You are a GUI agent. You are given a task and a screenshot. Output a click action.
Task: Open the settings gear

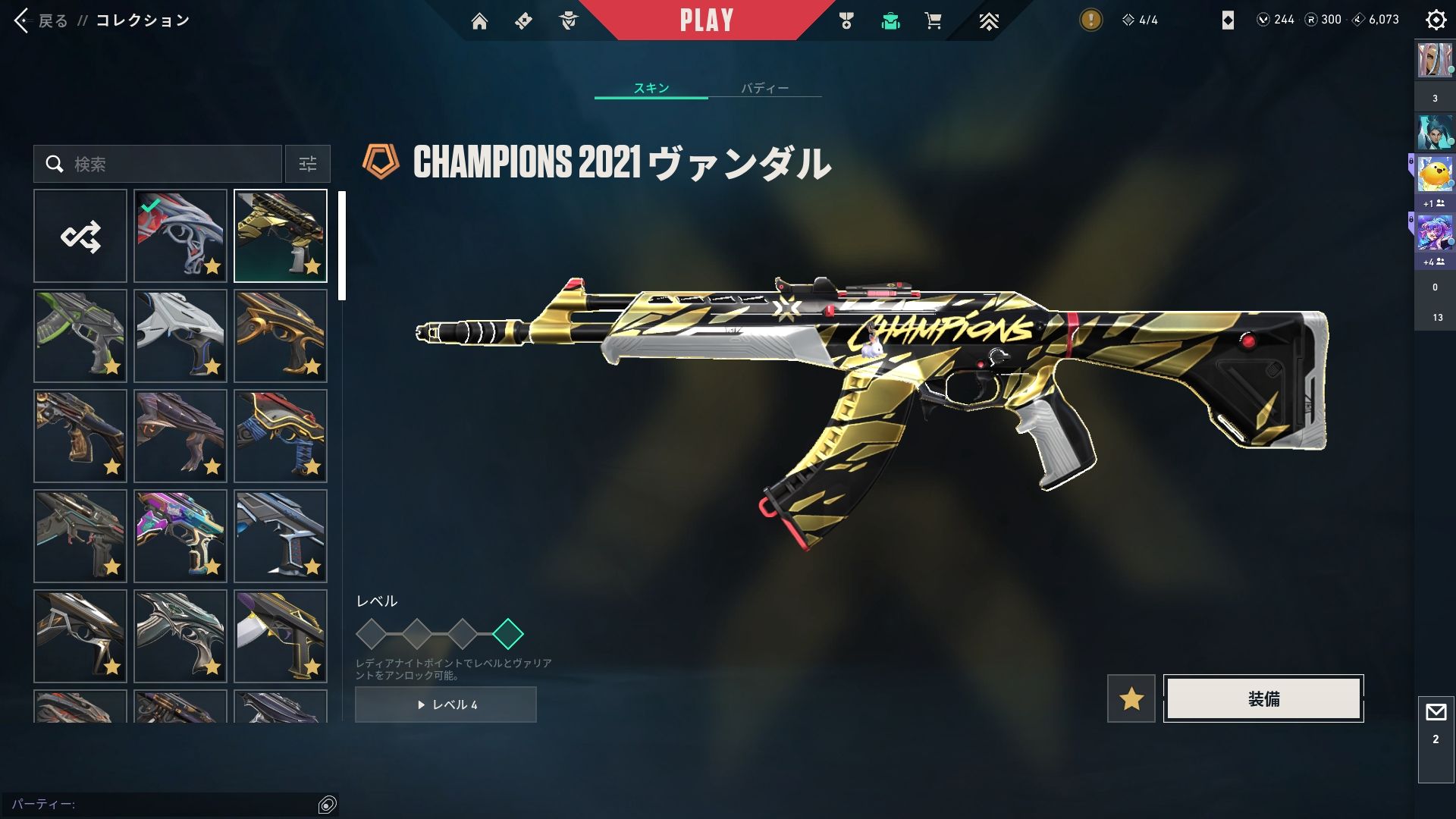(x=1436, y=20)
